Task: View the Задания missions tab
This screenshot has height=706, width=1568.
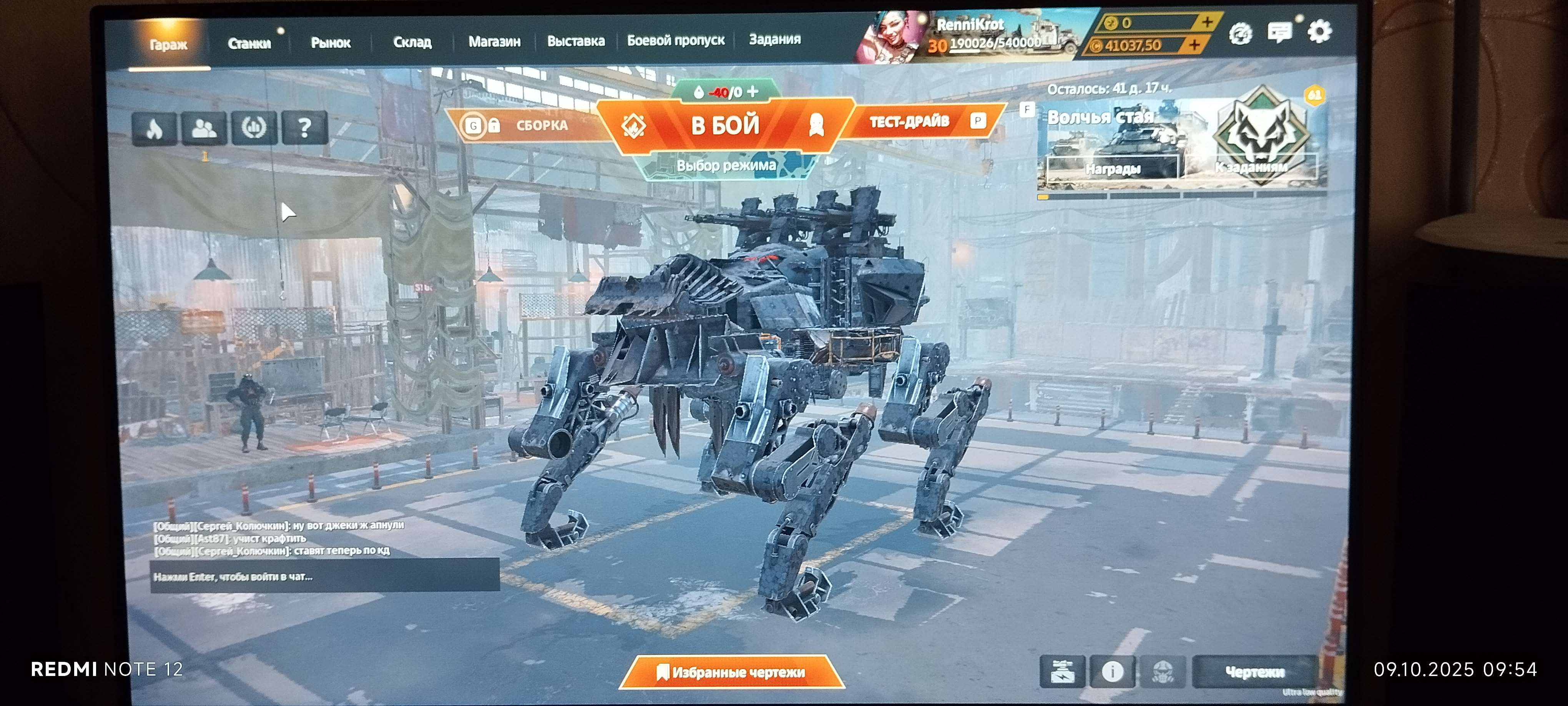Action: tap(774, 39)
